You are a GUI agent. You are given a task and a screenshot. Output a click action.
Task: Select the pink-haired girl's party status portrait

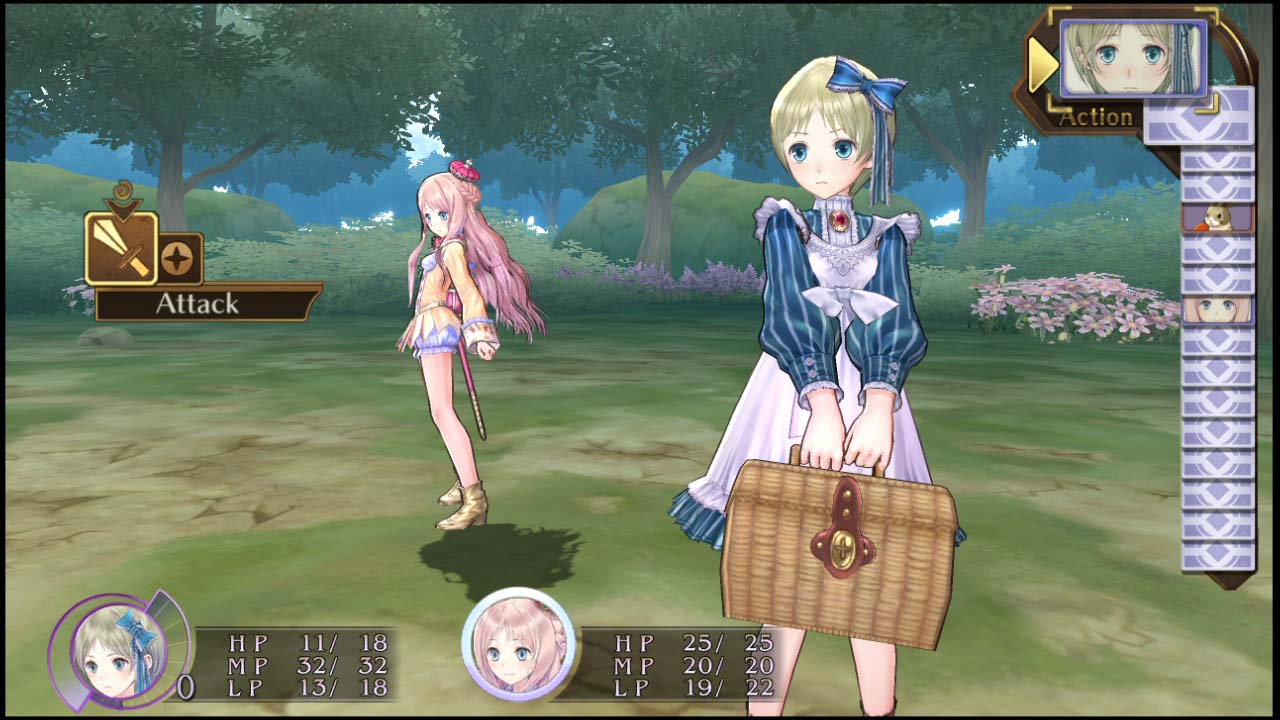(517, 643)
